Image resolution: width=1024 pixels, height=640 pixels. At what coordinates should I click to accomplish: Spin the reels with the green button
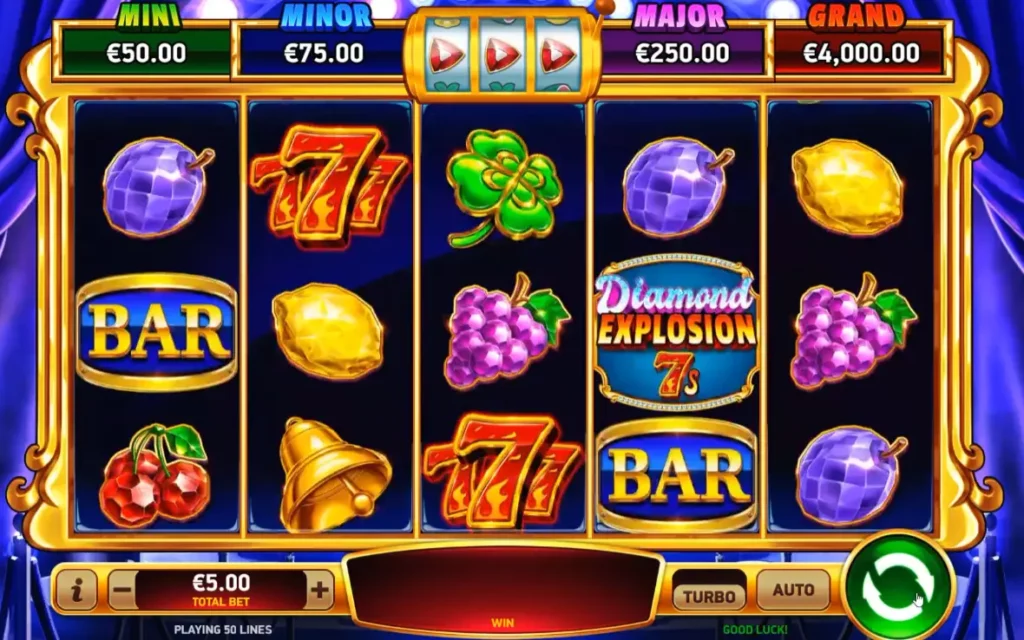point(898,588)
